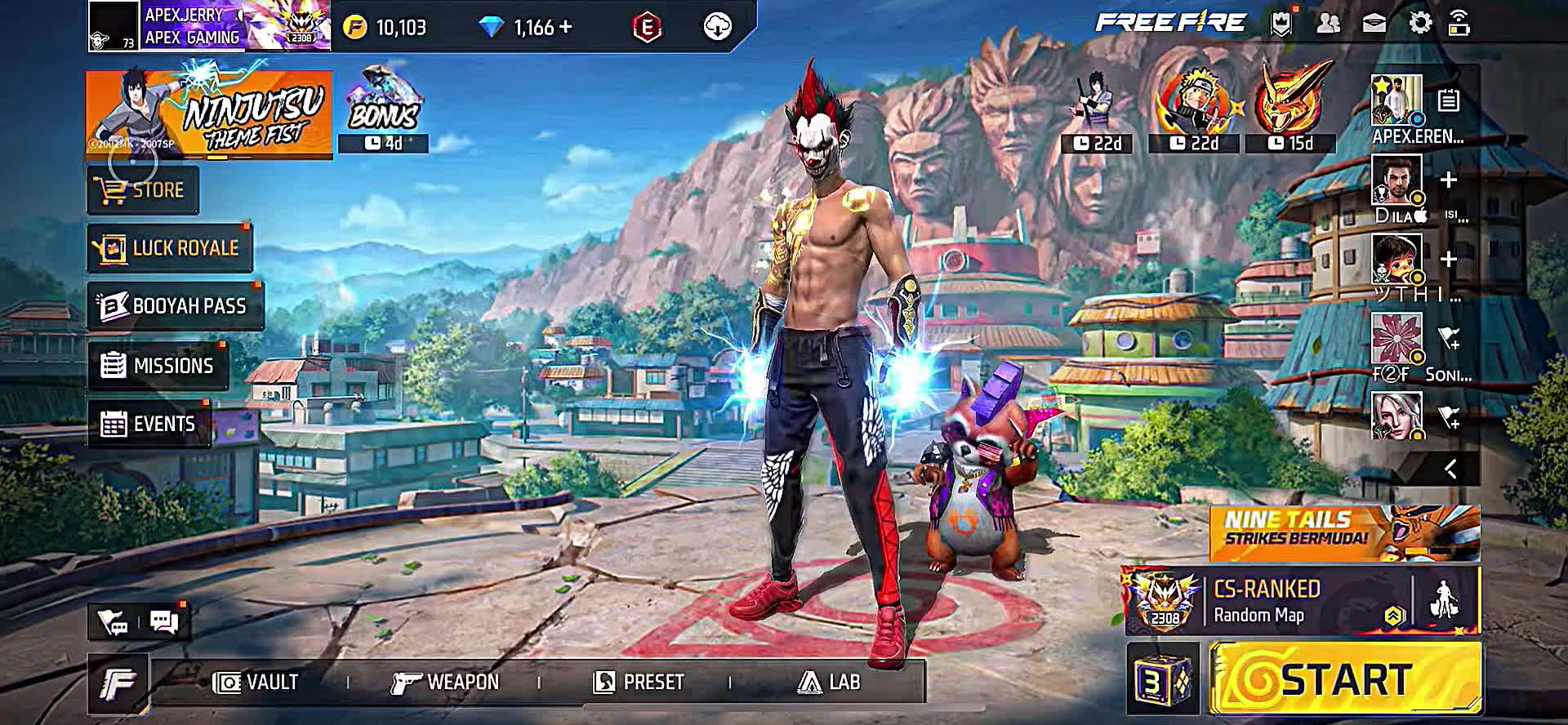Viewport: 1568px width, 725px height.
Task: Open the Ninjutsu Theme Fist banner
Action: 209,114
